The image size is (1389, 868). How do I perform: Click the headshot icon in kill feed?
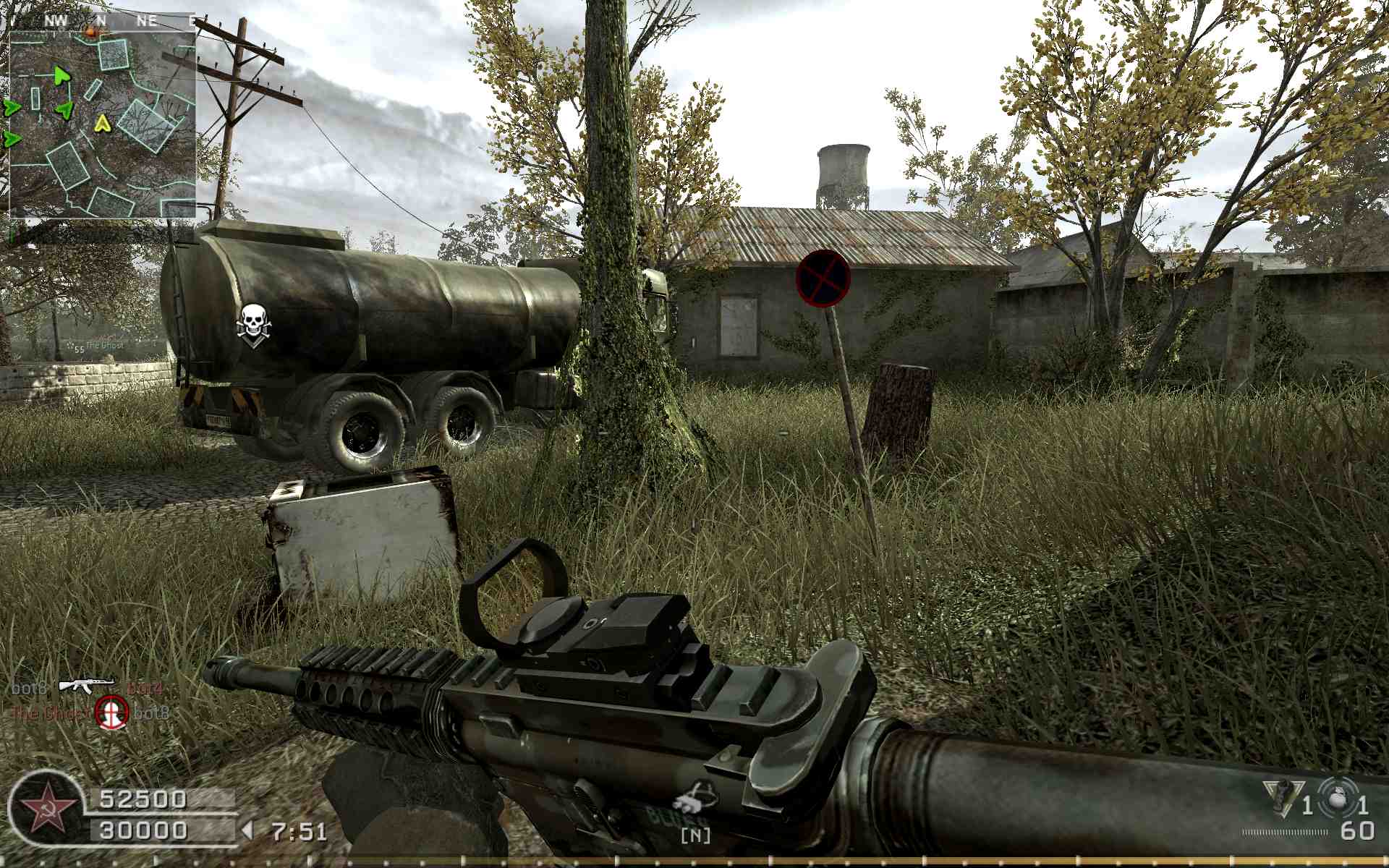pyautogui.click(x=112, y=712)
